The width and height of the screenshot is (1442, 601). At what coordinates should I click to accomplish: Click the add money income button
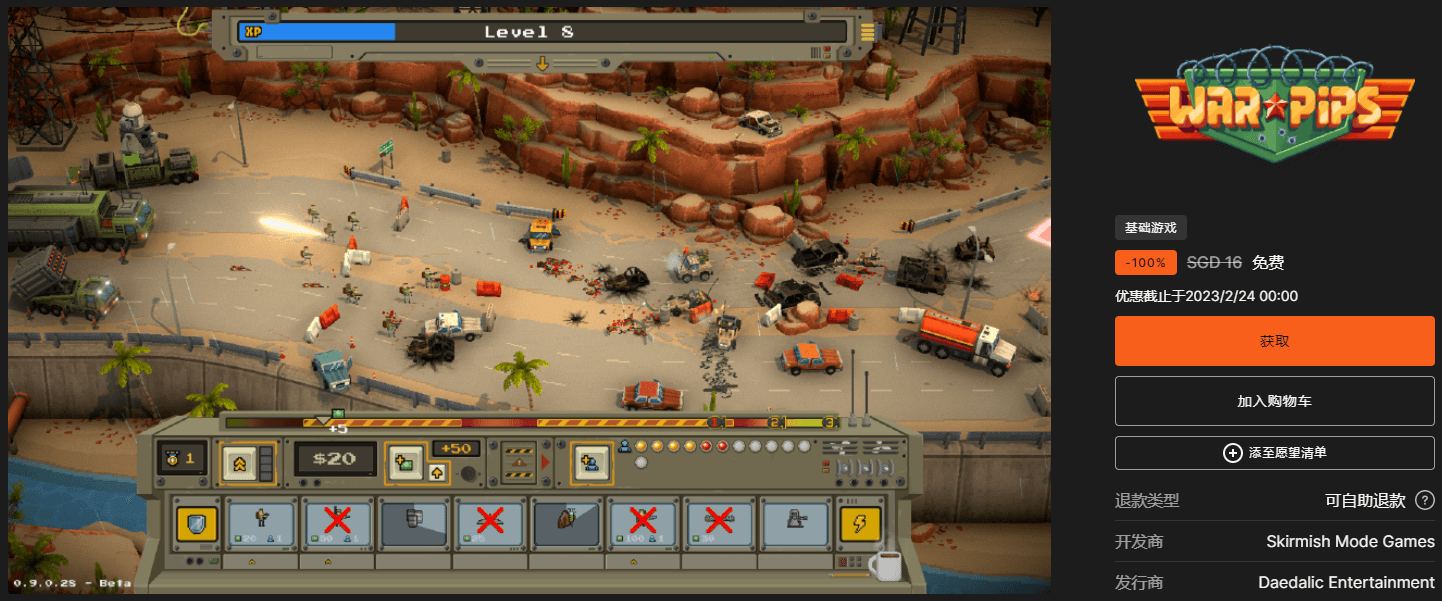(403, 460)
